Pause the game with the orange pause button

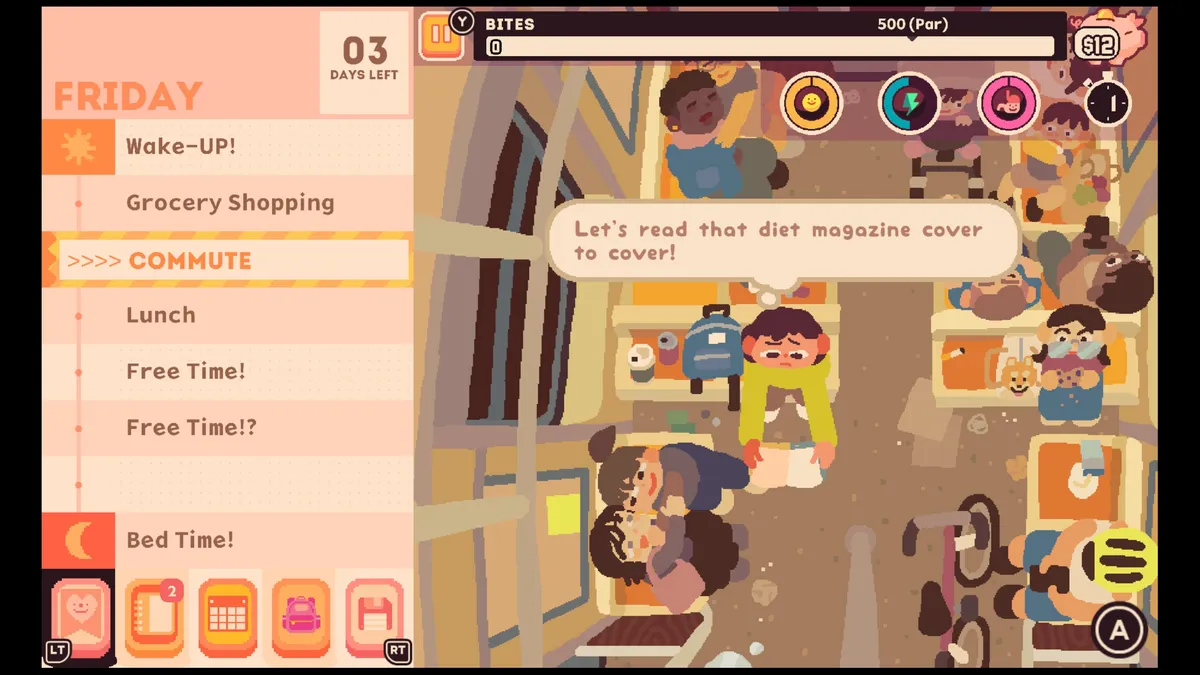[x=440, y=36]
